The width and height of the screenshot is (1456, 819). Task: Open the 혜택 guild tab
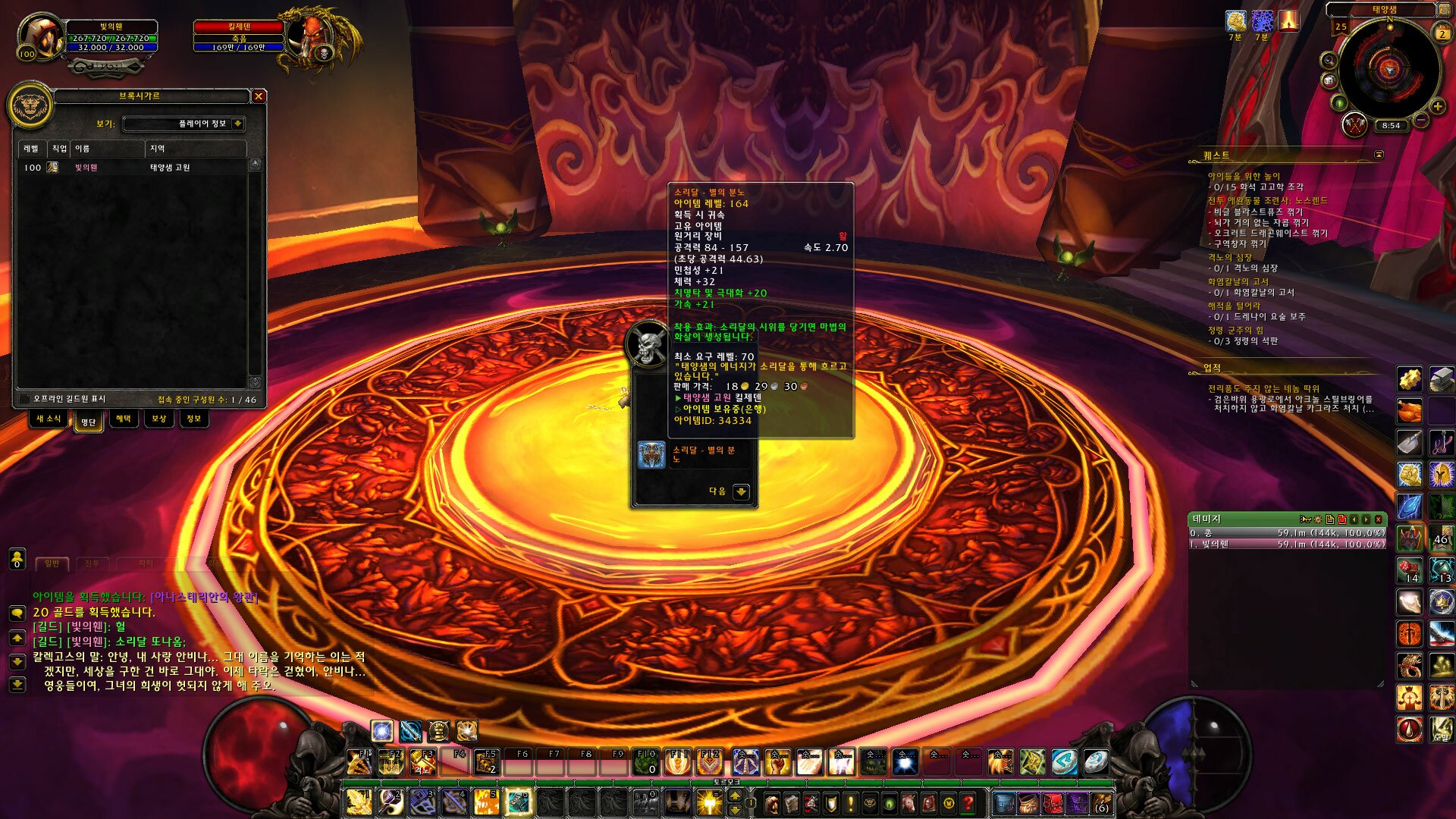coord(123,419)
